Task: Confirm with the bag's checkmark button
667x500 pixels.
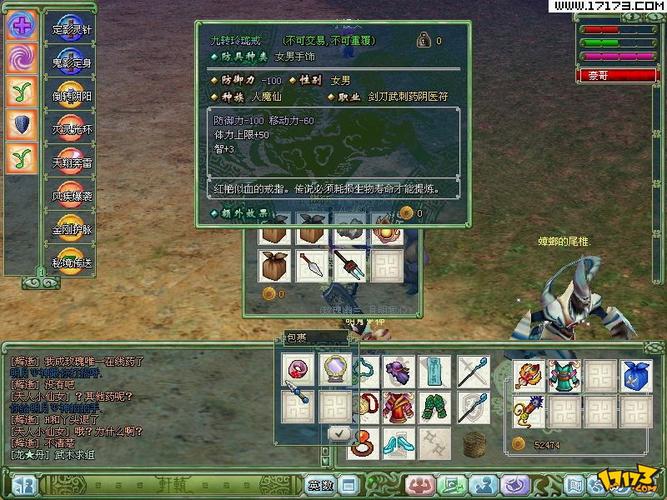Action: [341, 434]
